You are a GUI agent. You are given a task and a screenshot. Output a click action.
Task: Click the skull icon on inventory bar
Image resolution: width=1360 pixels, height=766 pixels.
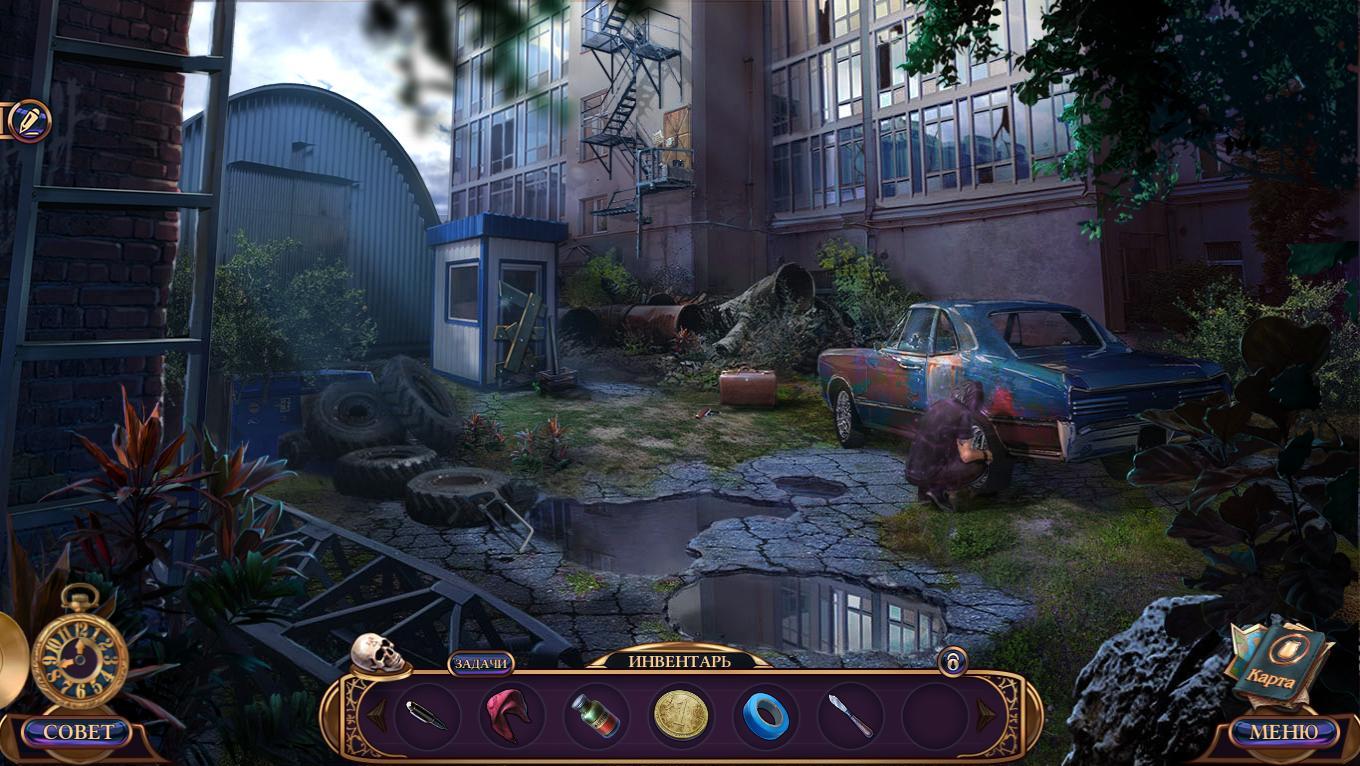coord(377,654)
